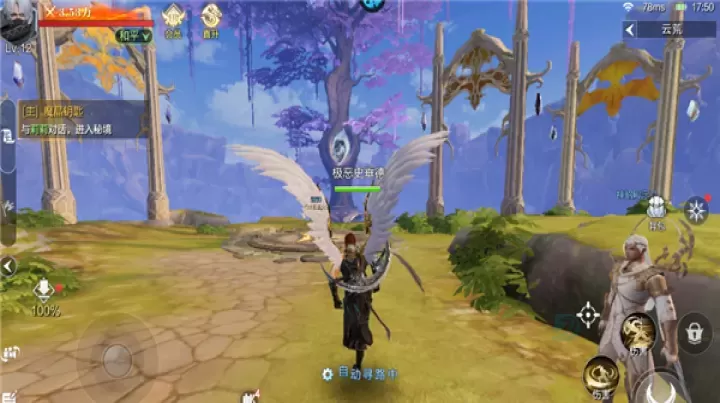The height and width of the screenshot is (403, 720).
Task: Open the gold swirl level-up icon
Action: (211, 17)
